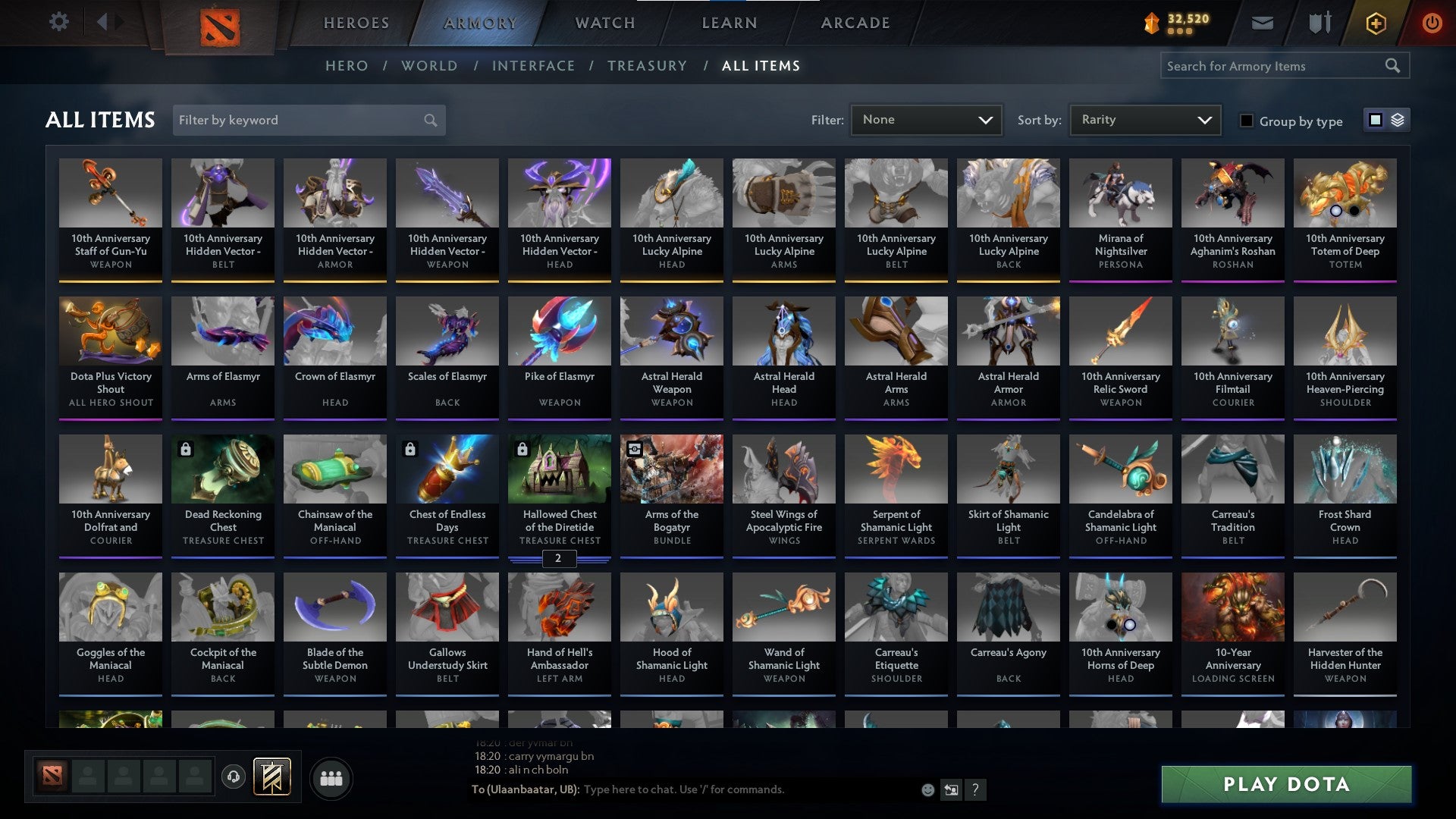Enable the Group by type checkbox
Viewport: 1456px width, 819px height.
pyautogui.click(x=1247, y=121)
